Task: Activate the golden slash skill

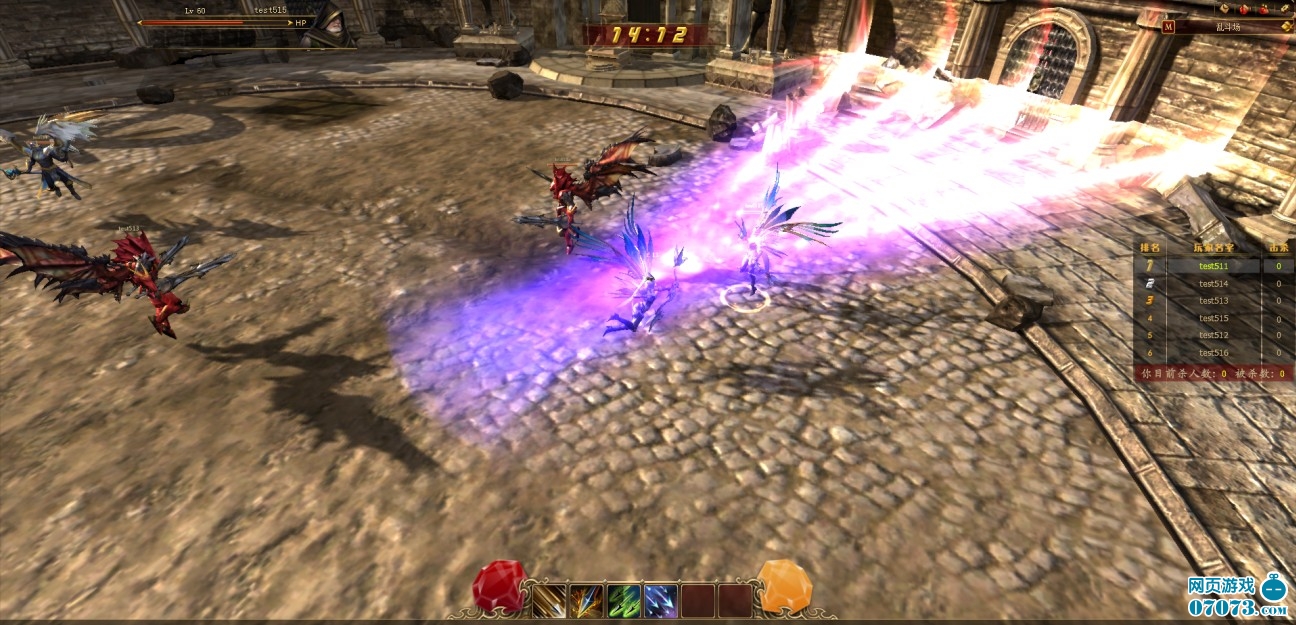Action: click(x=549, y=600)
